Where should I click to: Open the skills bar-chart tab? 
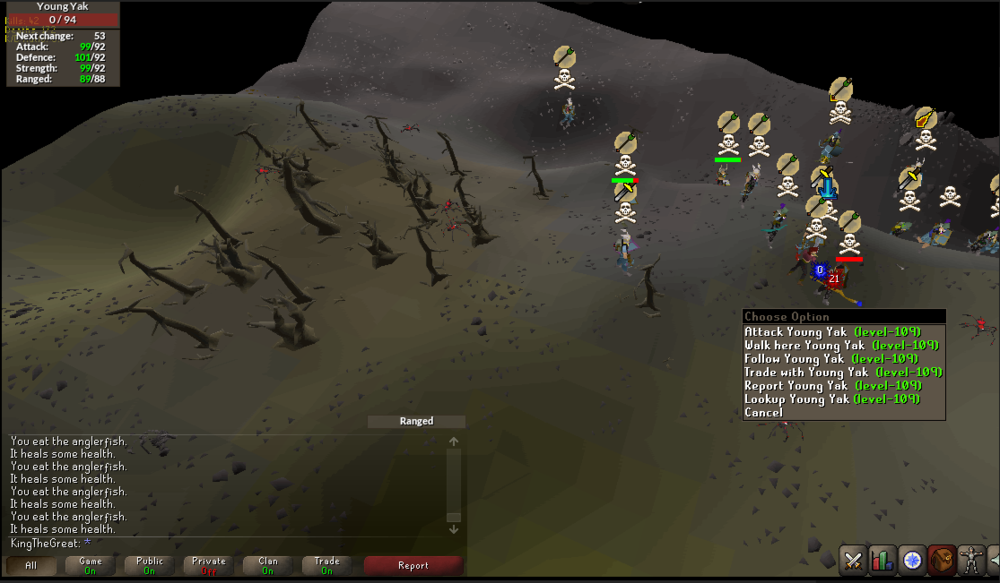[882, 560]
